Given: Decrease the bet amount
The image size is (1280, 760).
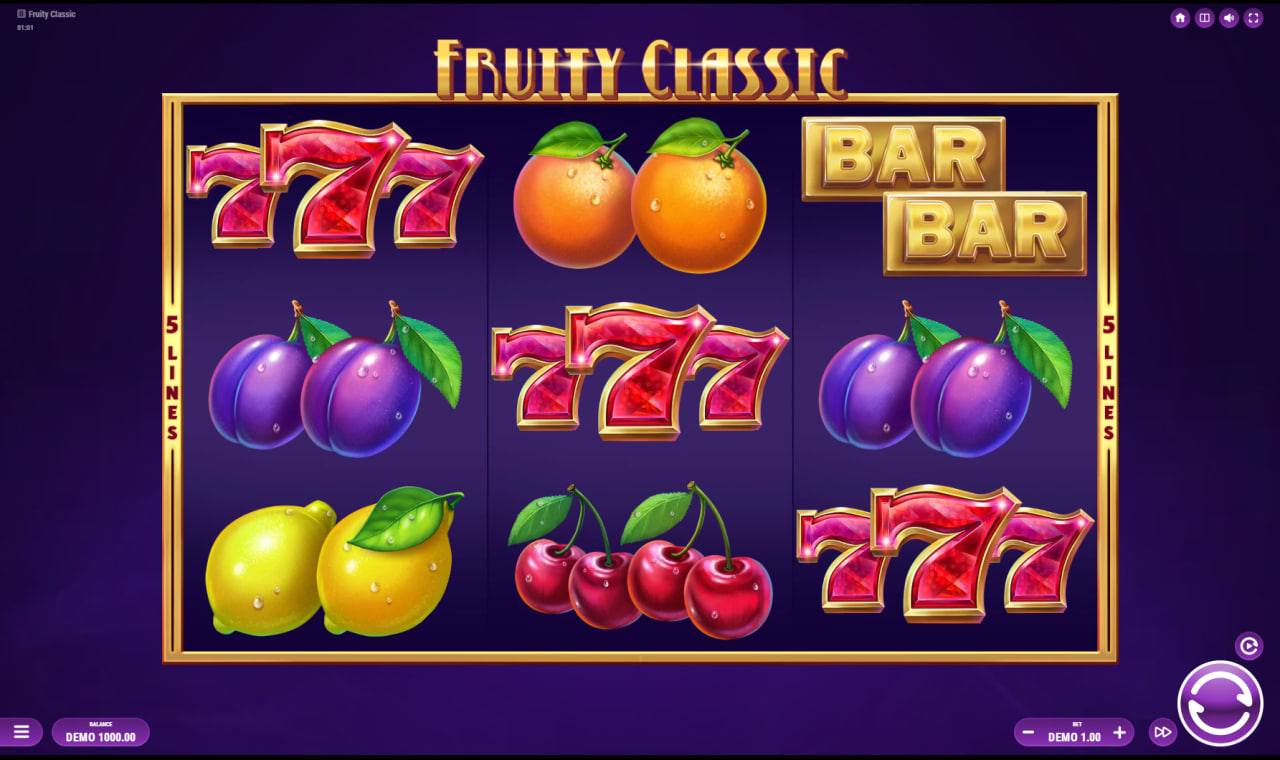Looking at the screenshot, I should (x=1027, y=732).
